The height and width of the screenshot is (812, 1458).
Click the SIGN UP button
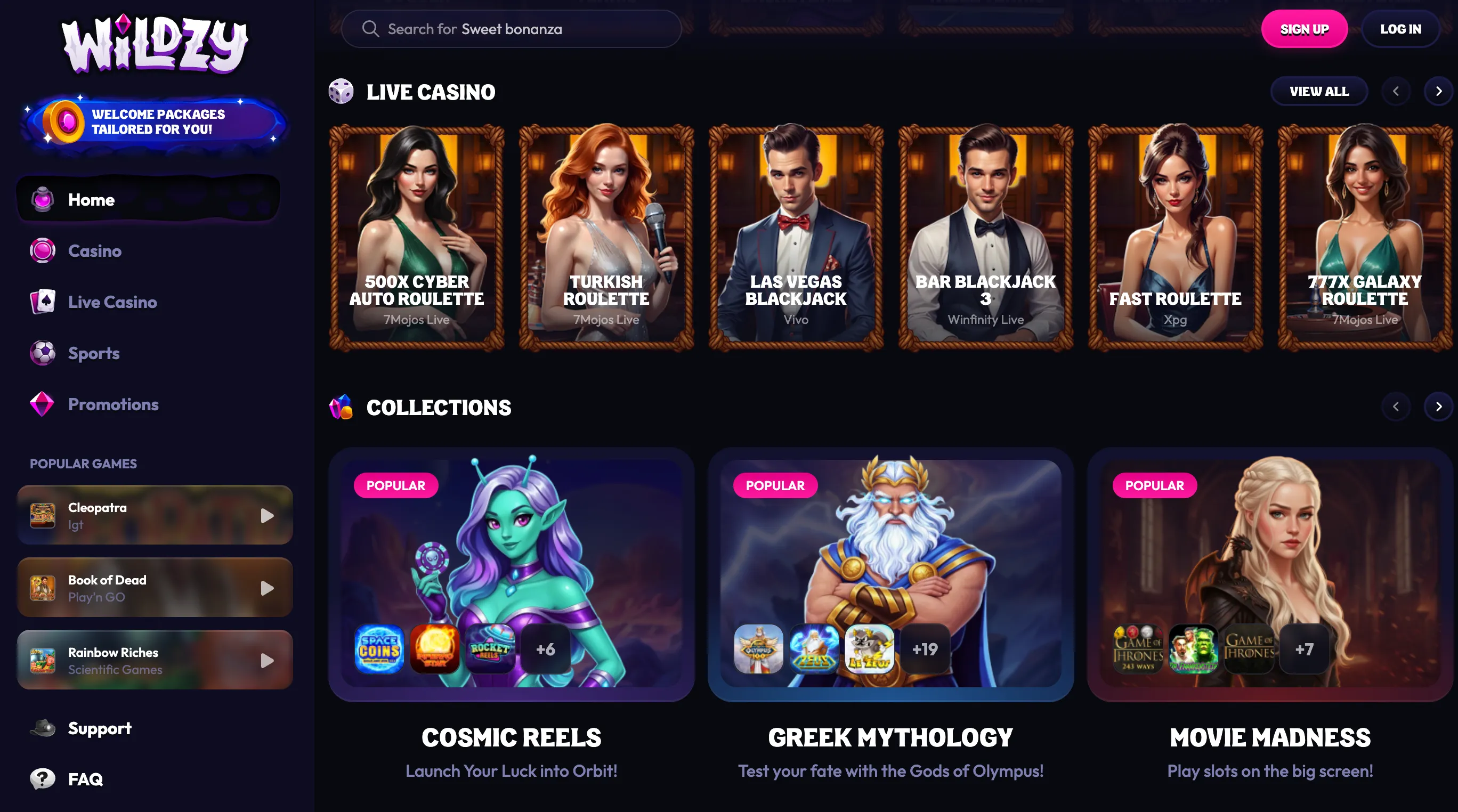coord(1305,28)
